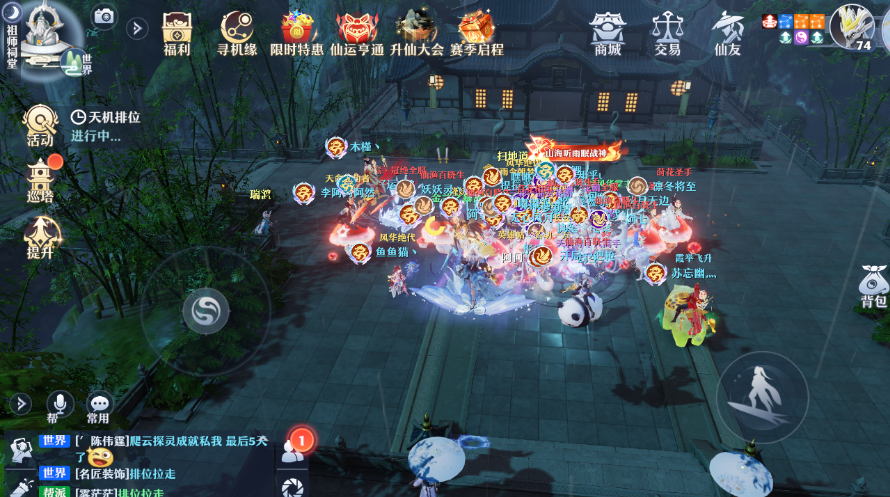Screen dimensions: 890x497
Task: Open the 巡塔 tower icon
Action: (41, 180)
